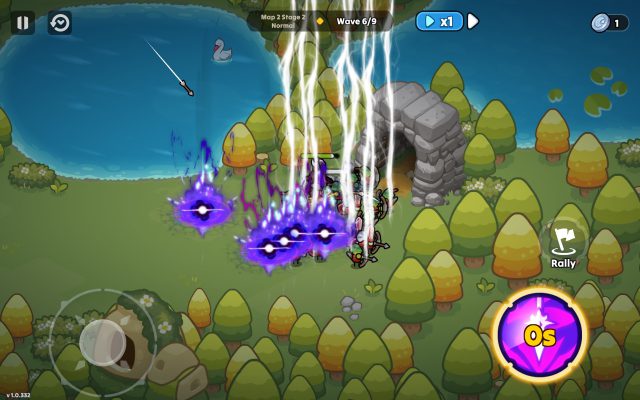Tap the virtual joystick knob
This screenshot has height=400, width=640.
click(102, 342)
